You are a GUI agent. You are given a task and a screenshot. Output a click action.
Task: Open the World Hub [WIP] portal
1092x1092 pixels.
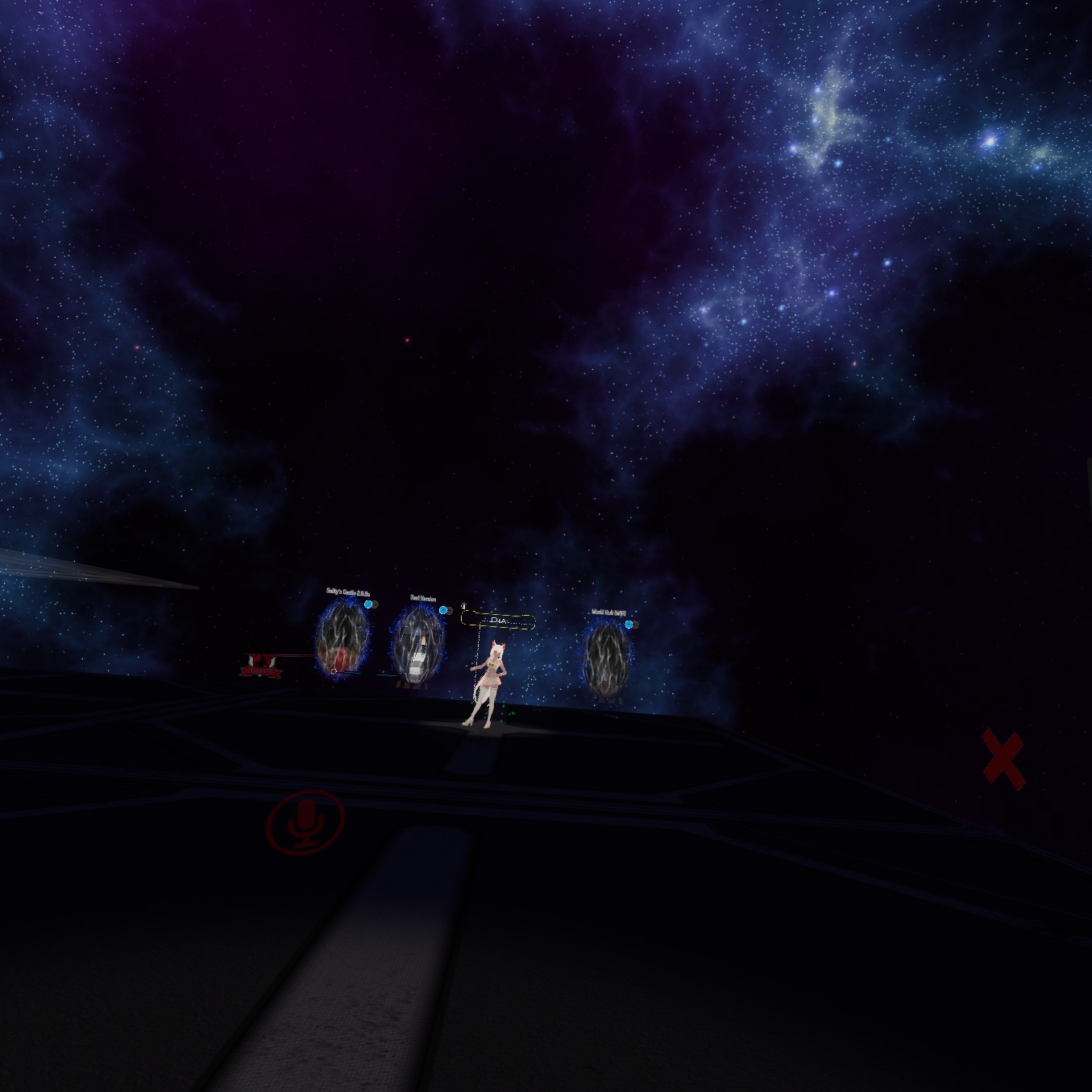coord(606,657)
